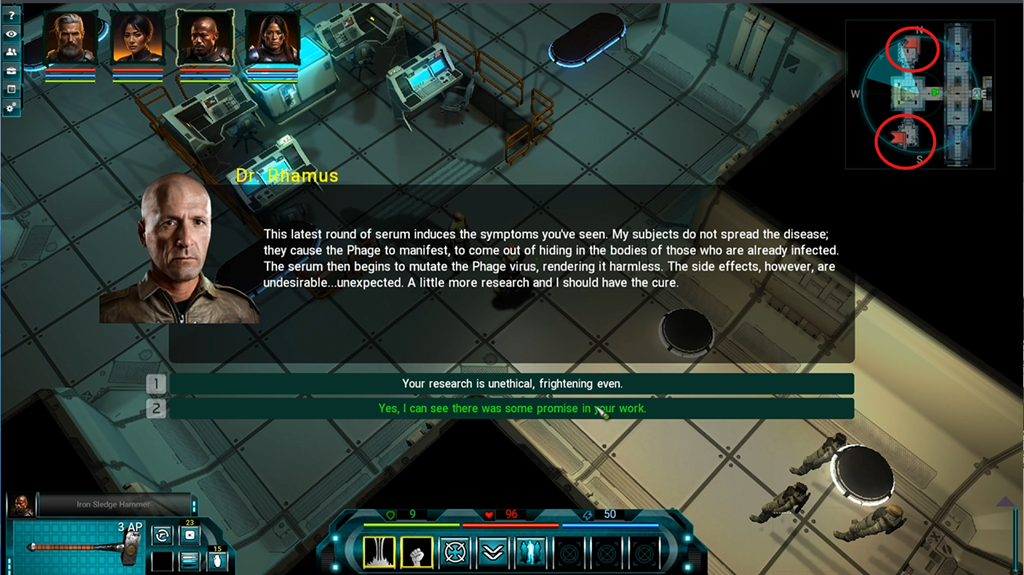Activate the glowing figure ability icon
The width and height of the screenshot is (1024, 575).
coord(530,551)
